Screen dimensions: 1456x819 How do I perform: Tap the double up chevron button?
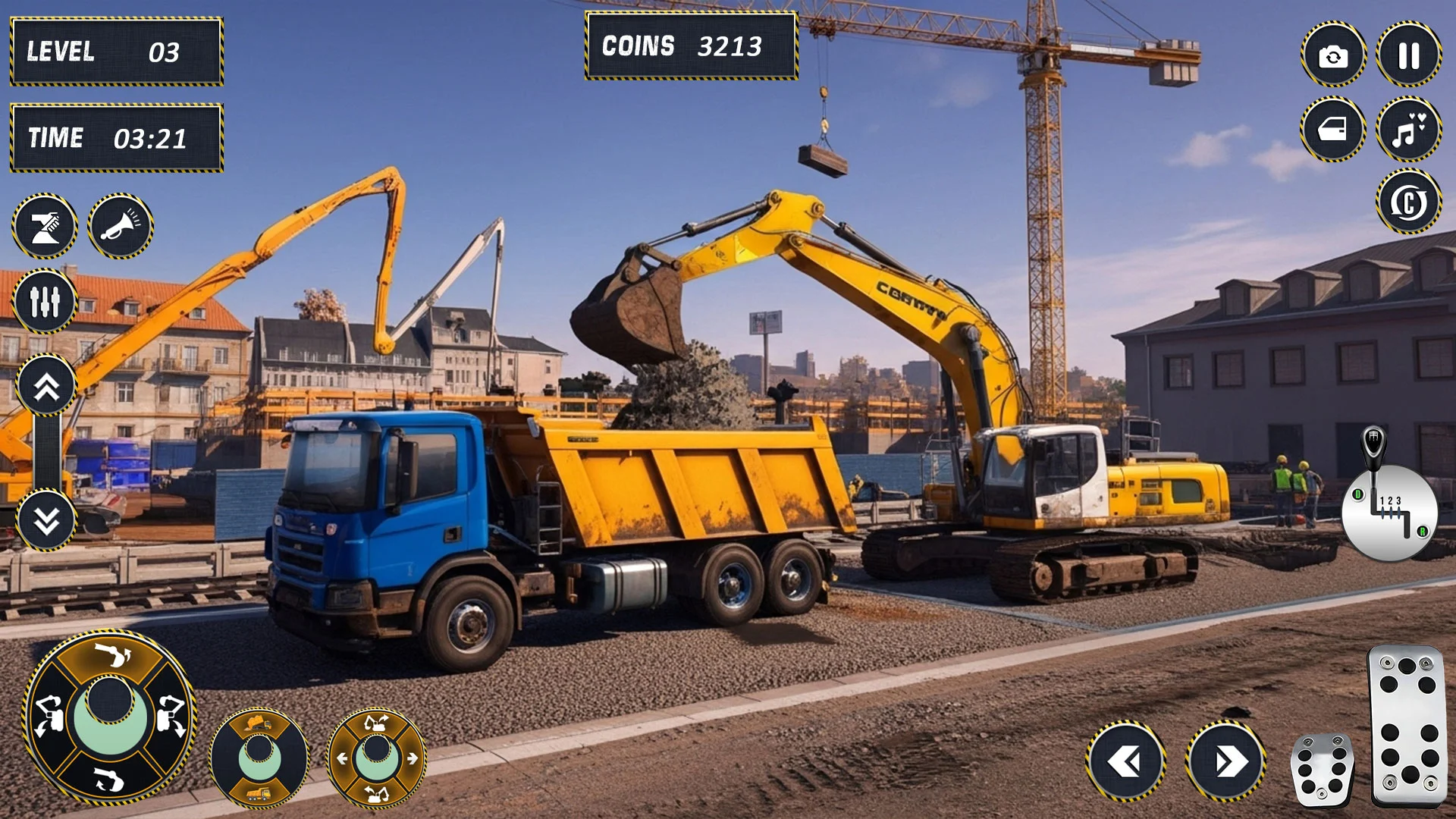(x=46, y=386)
